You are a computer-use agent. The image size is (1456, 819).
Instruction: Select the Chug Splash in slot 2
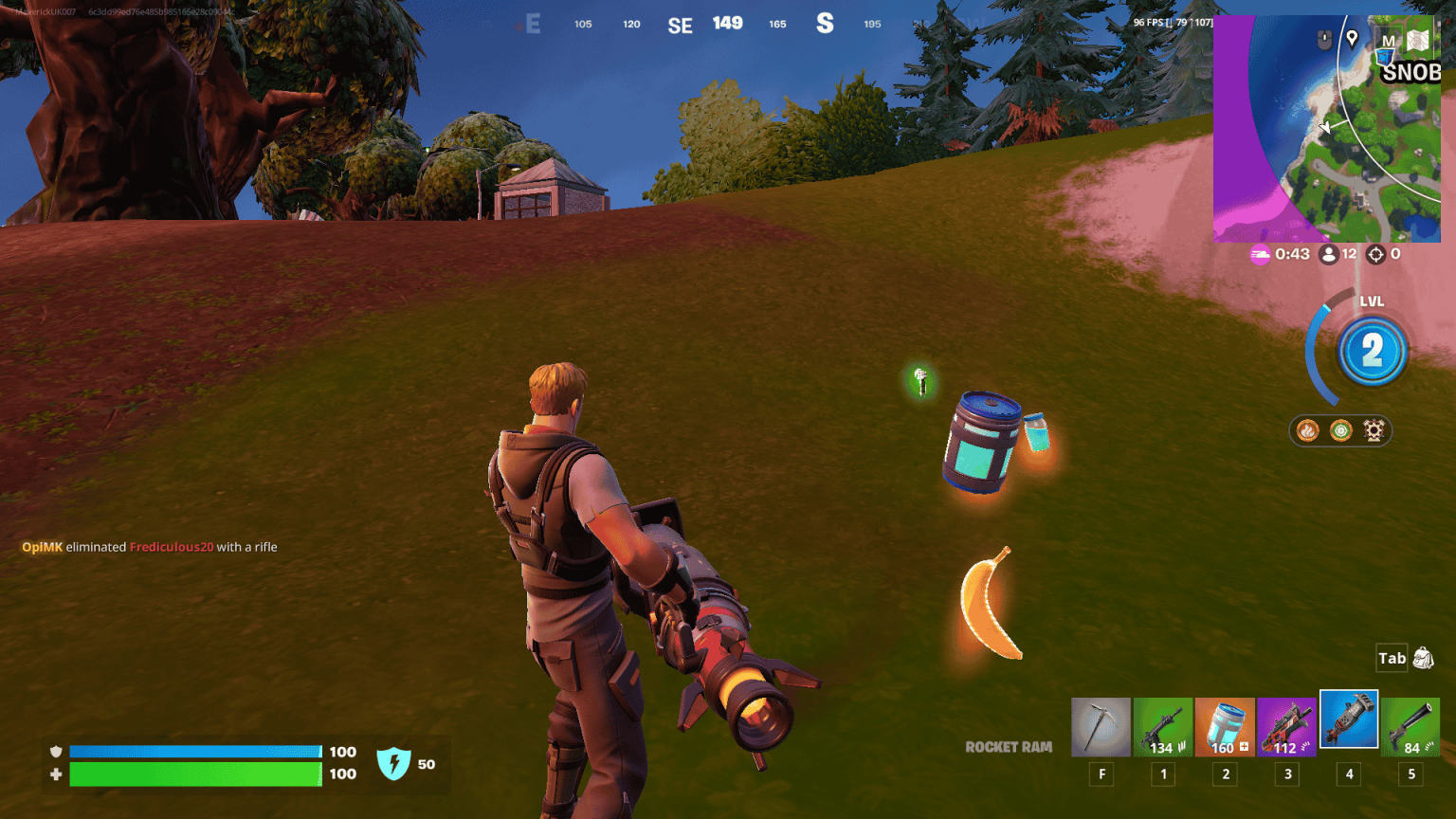(1224, 725)
